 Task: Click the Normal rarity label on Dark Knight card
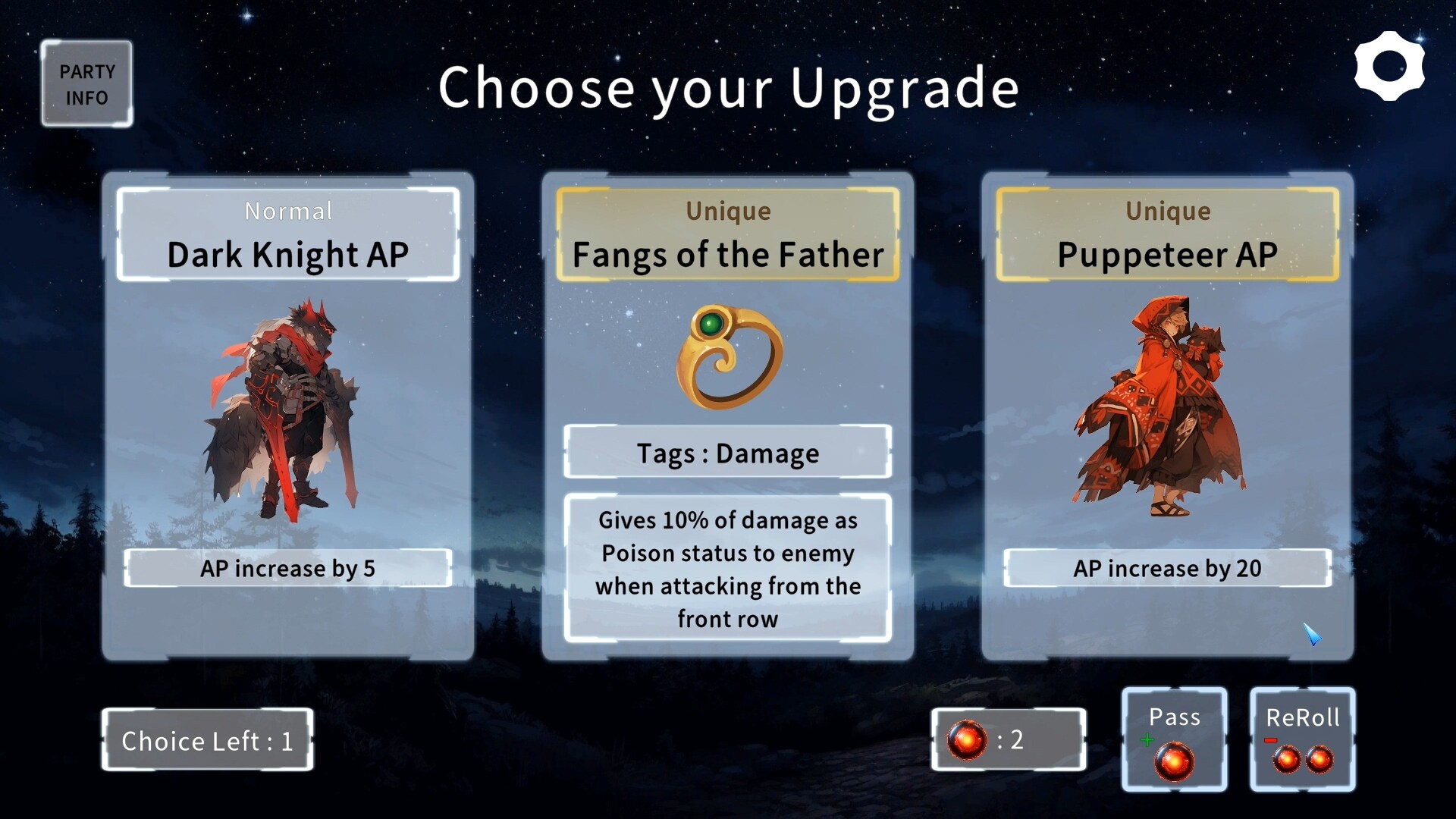tap(288, 212)
